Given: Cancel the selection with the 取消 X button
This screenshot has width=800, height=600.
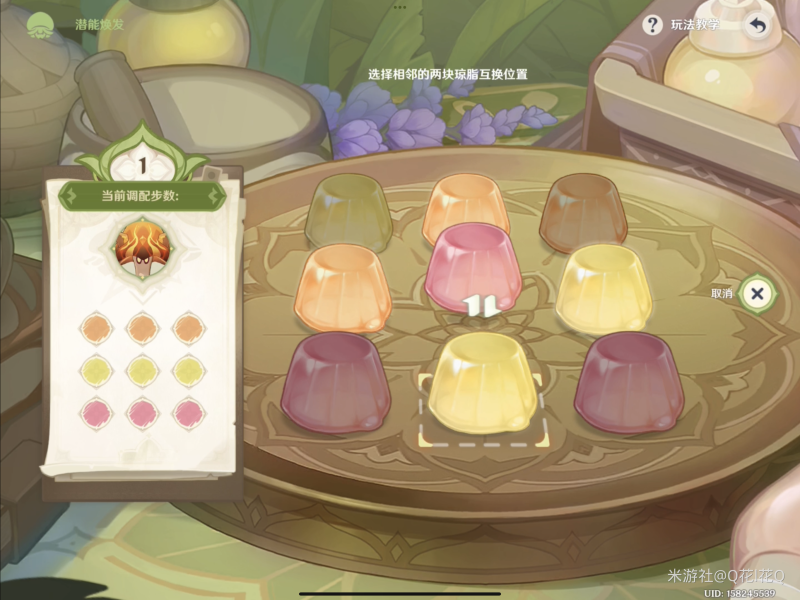Looking at the screenshot, I should click(757, 293).
